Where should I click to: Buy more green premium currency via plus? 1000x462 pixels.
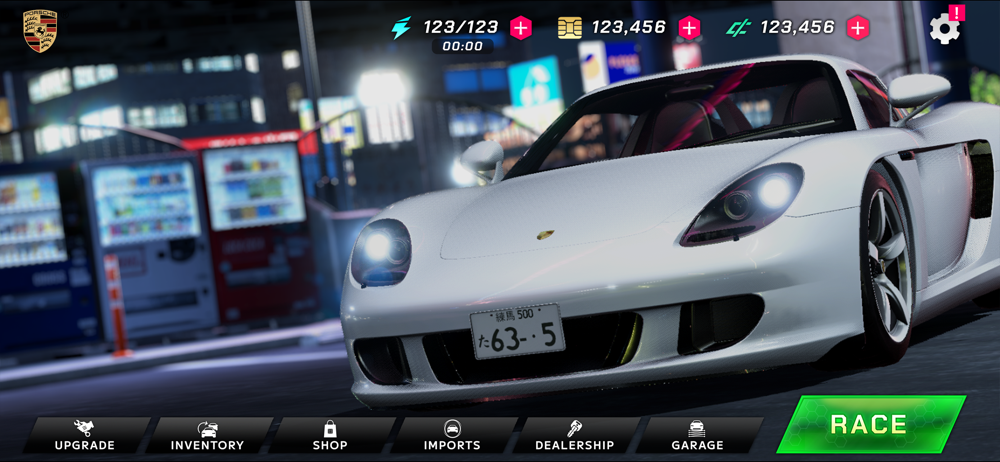click(x=858, y=28)
